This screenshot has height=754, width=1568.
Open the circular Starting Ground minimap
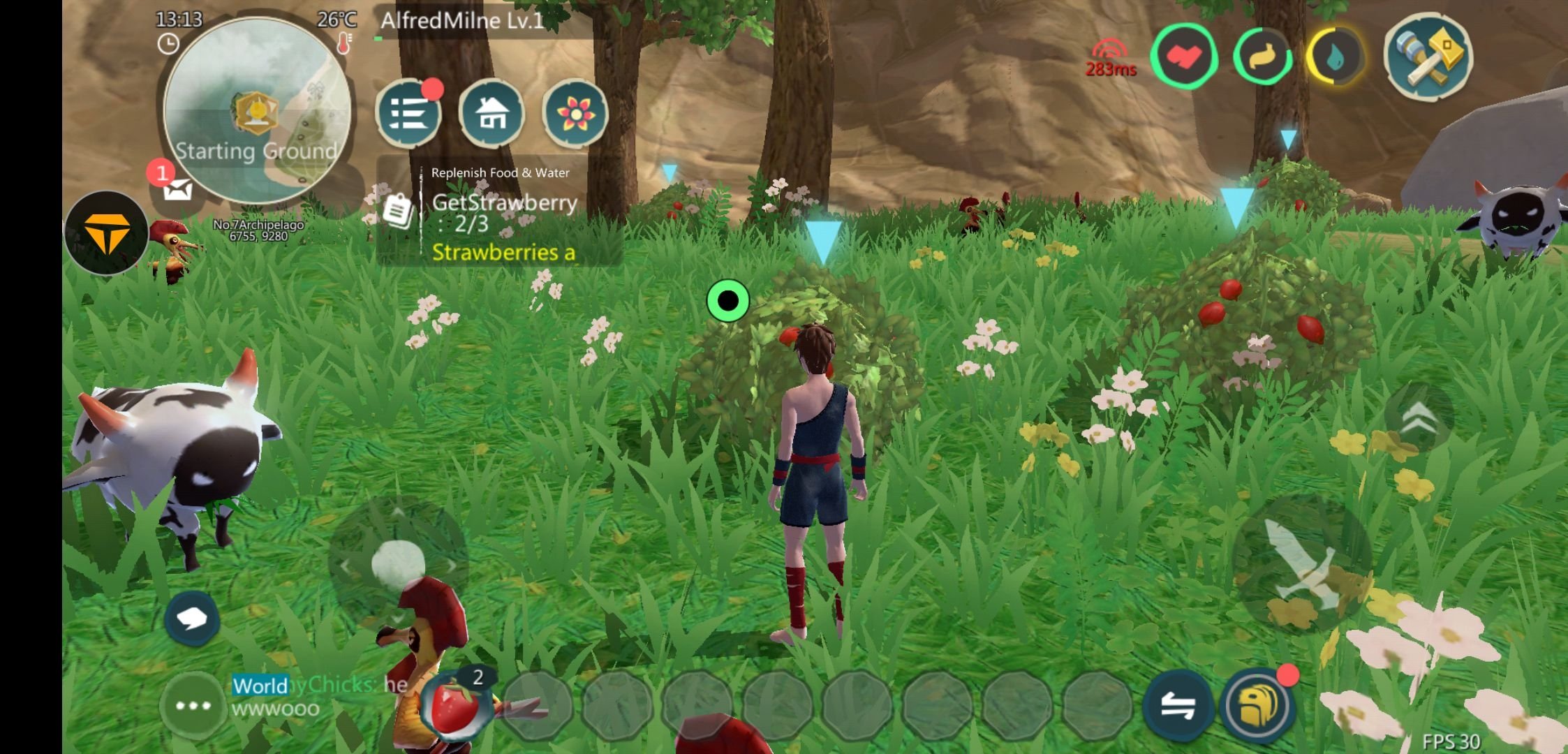coord(257,110)
